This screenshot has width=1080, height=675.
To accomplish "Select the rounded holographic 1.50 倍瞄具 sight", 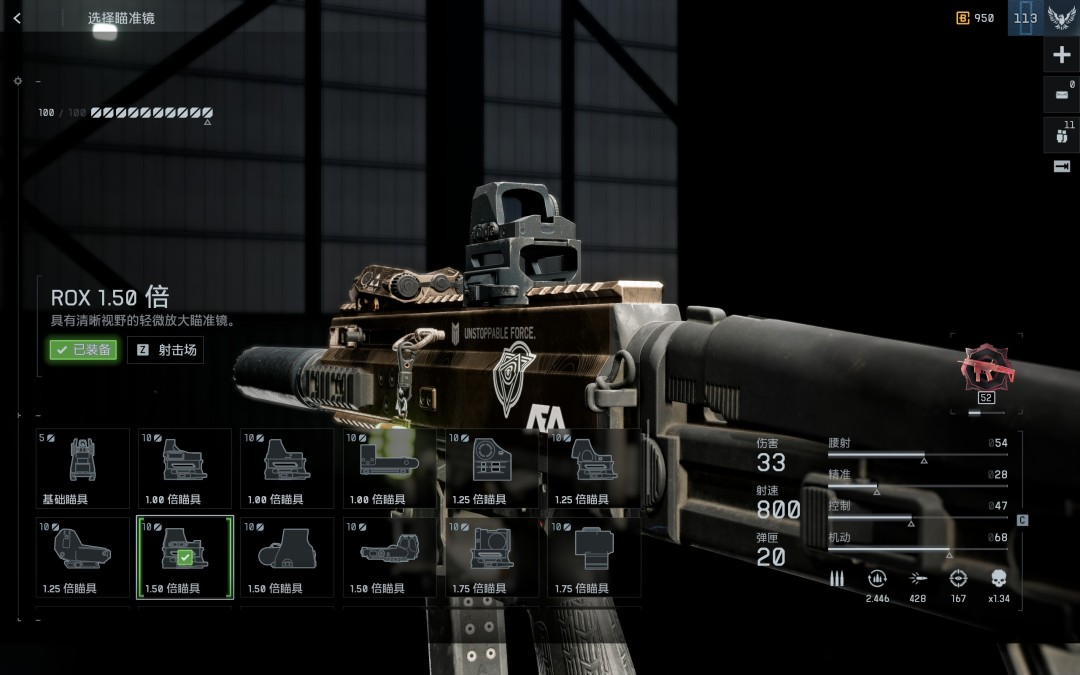I will point(287,557).
